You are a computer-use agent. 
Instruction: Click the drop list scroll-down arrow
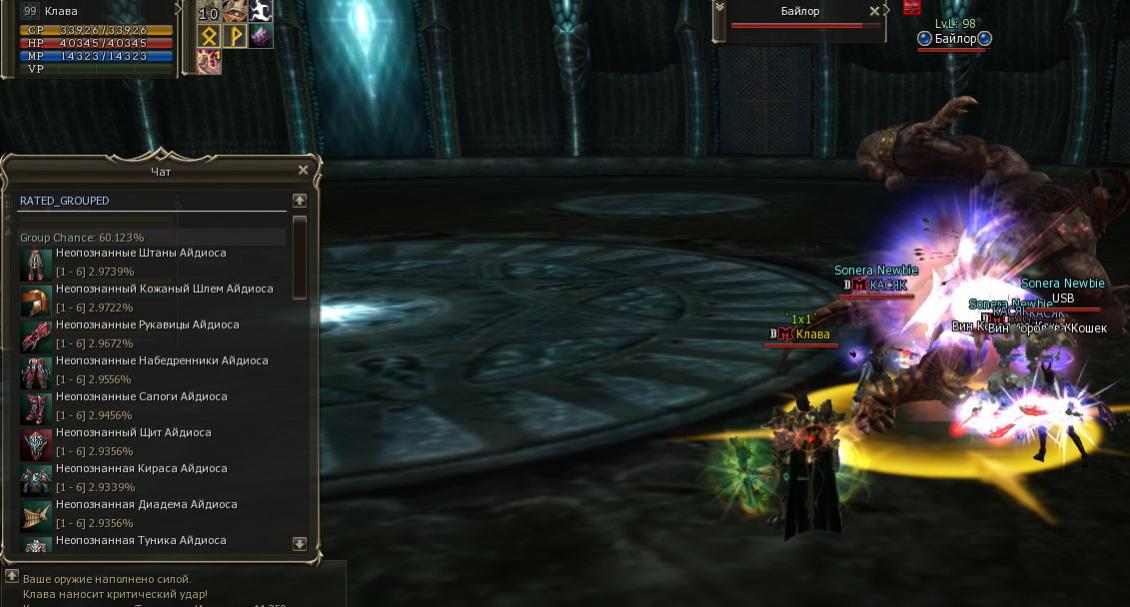(299, 544)
